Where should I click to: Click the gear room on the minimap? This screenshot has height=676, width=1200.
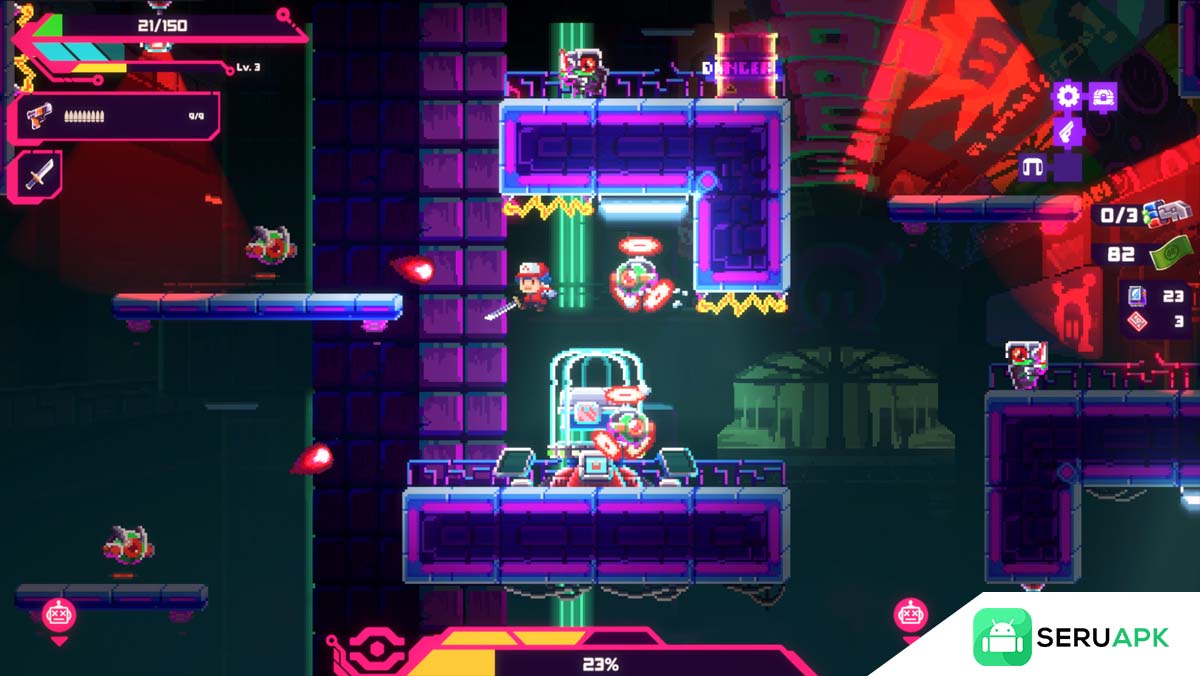click(1069, 97)
